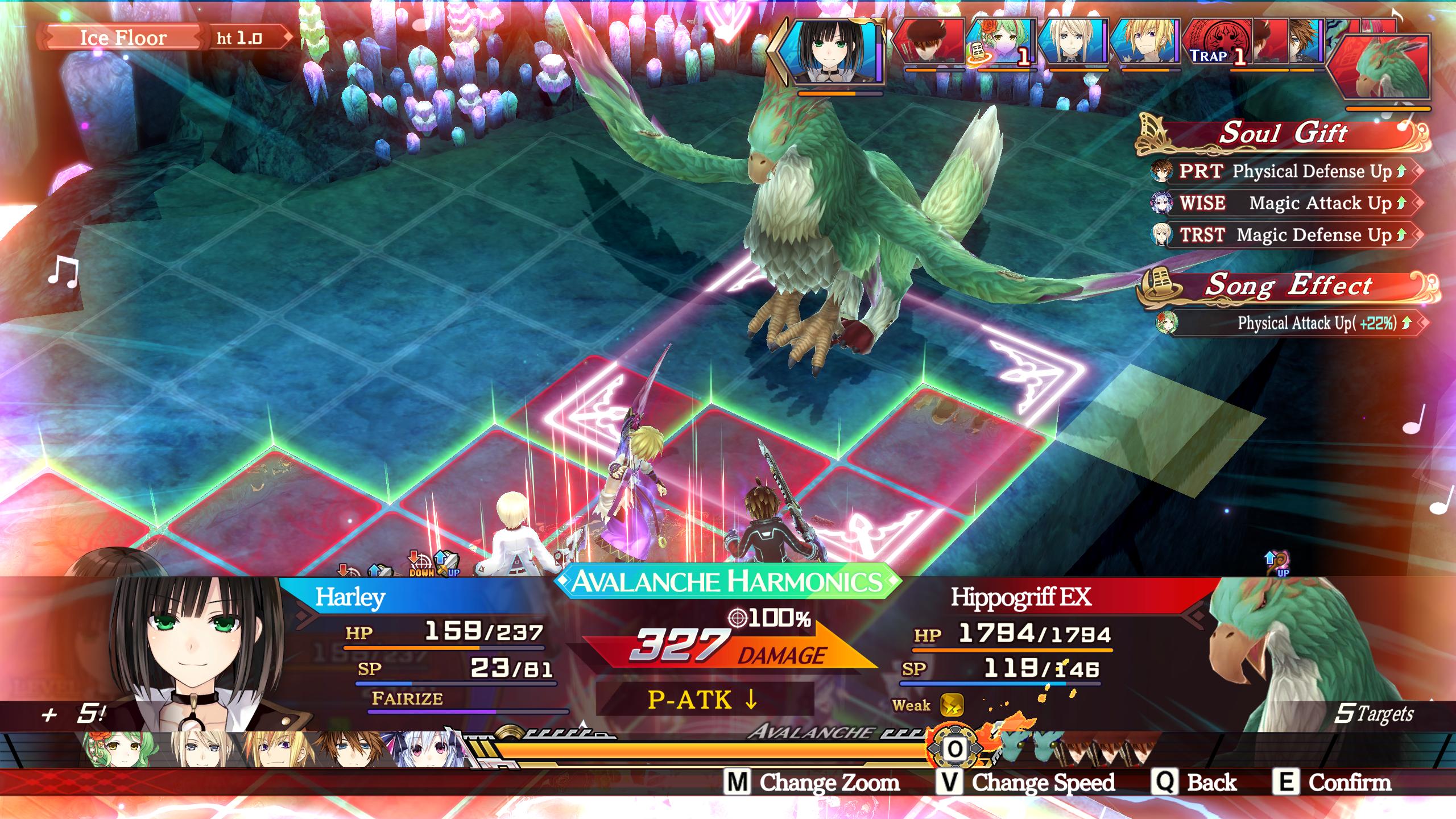The image size is (1456, 819).
Task: Click the Avalanche Harmonics skill banner
Action: (727, 581)
